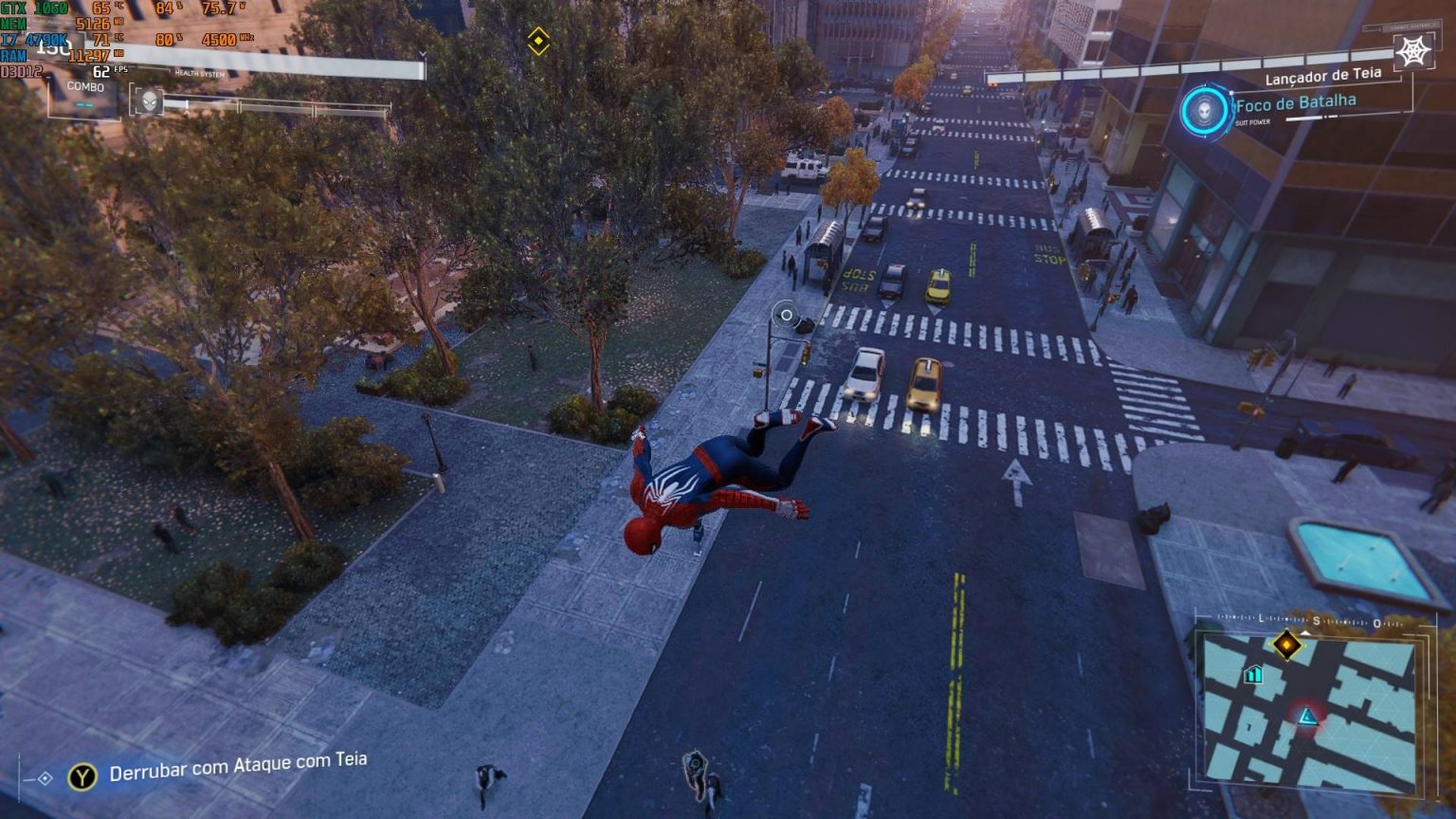Screen dimensions: 1456x819
Task: Click the circular target reticle on the street lamp
Action: [x=786, y=315]
